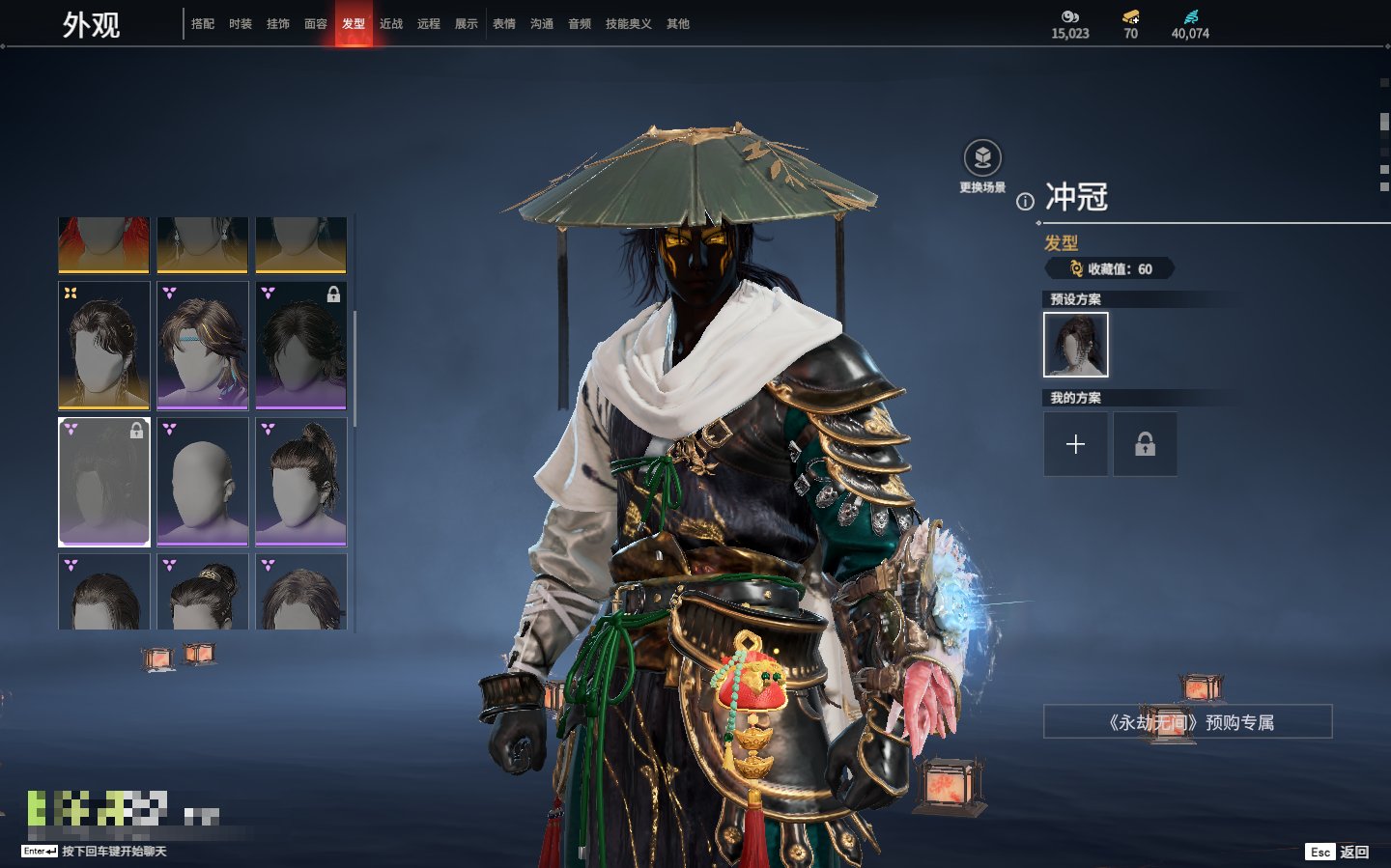Select the gold-rarity braided hairstyle
Viewport: 1391px width, 868px height.
coord(104,345)
